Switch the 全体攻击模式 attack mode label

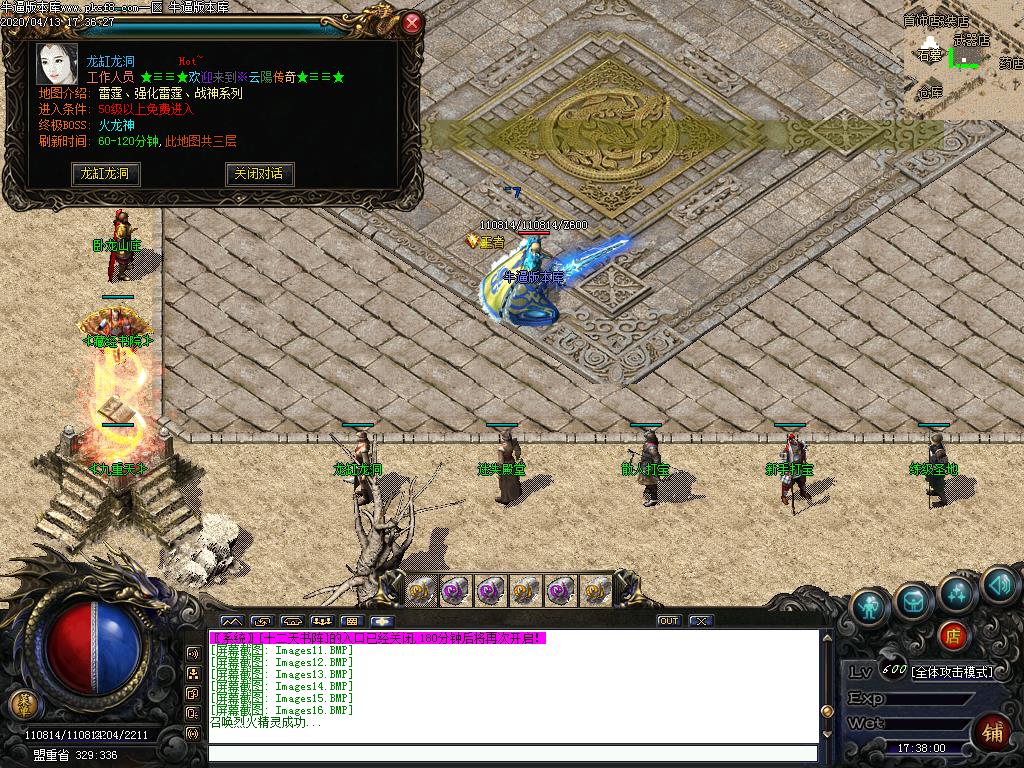951,672
